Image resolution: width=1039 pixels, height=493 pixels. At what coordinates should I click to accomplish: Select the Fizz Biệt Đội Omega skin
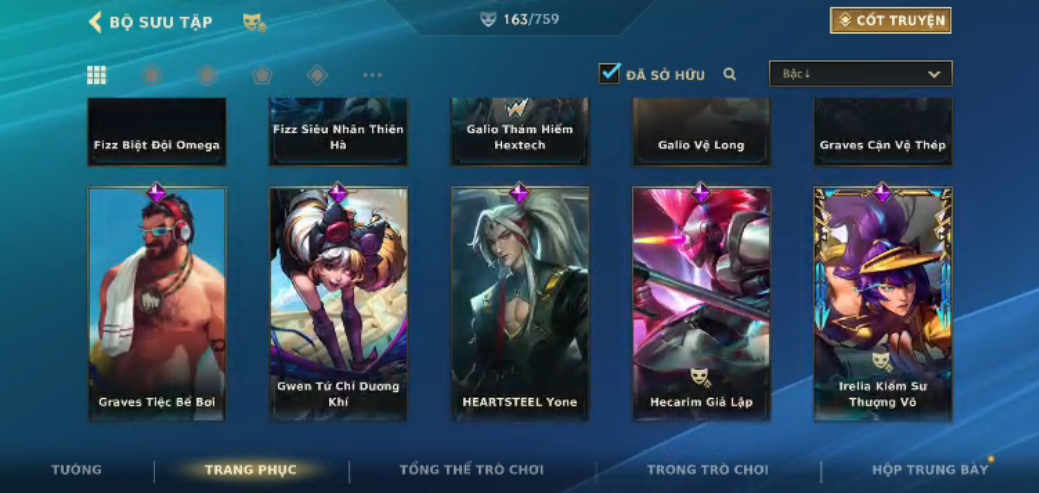(157, 132)
